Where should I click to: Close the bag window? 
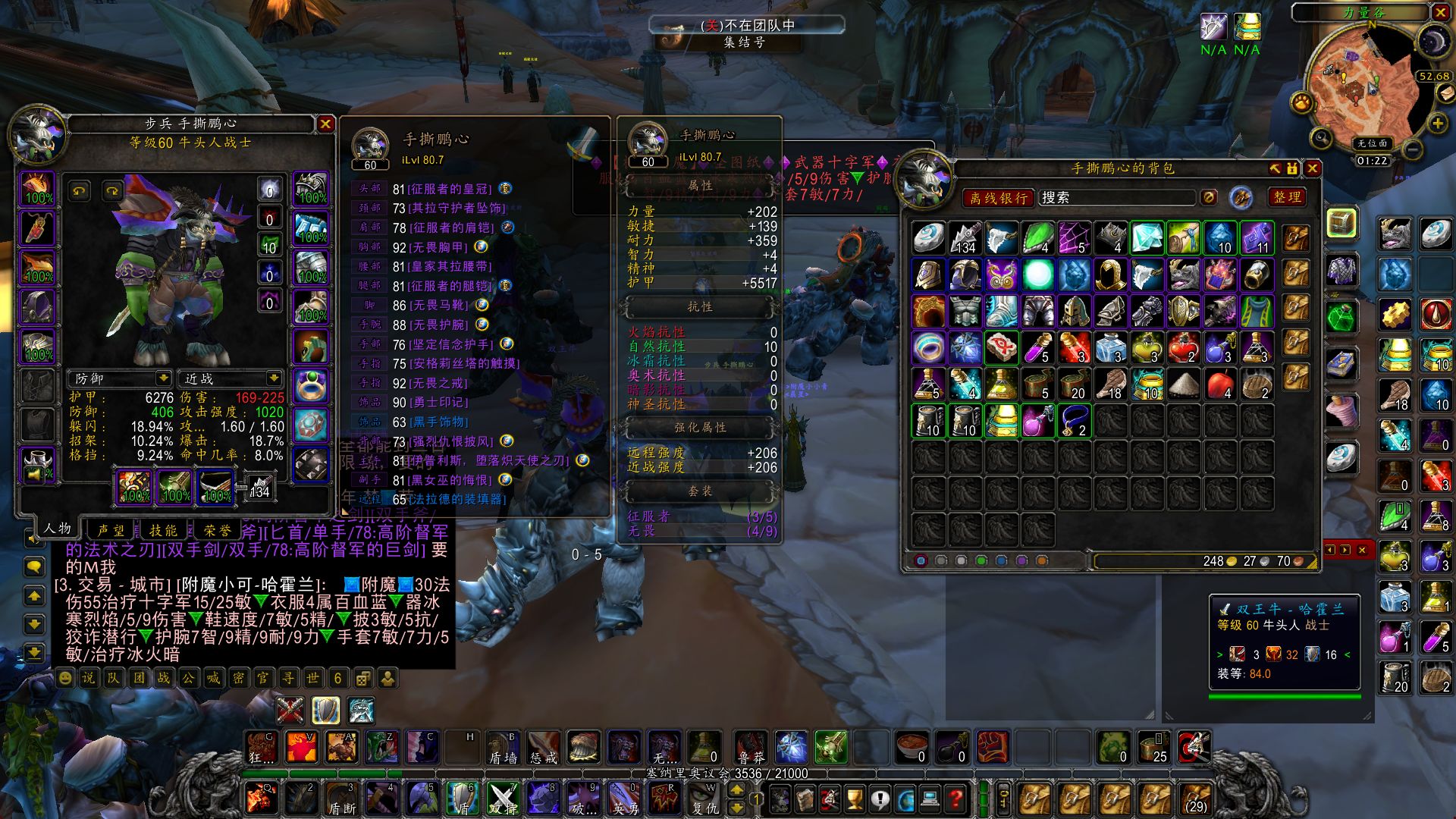pos(1313,168)
